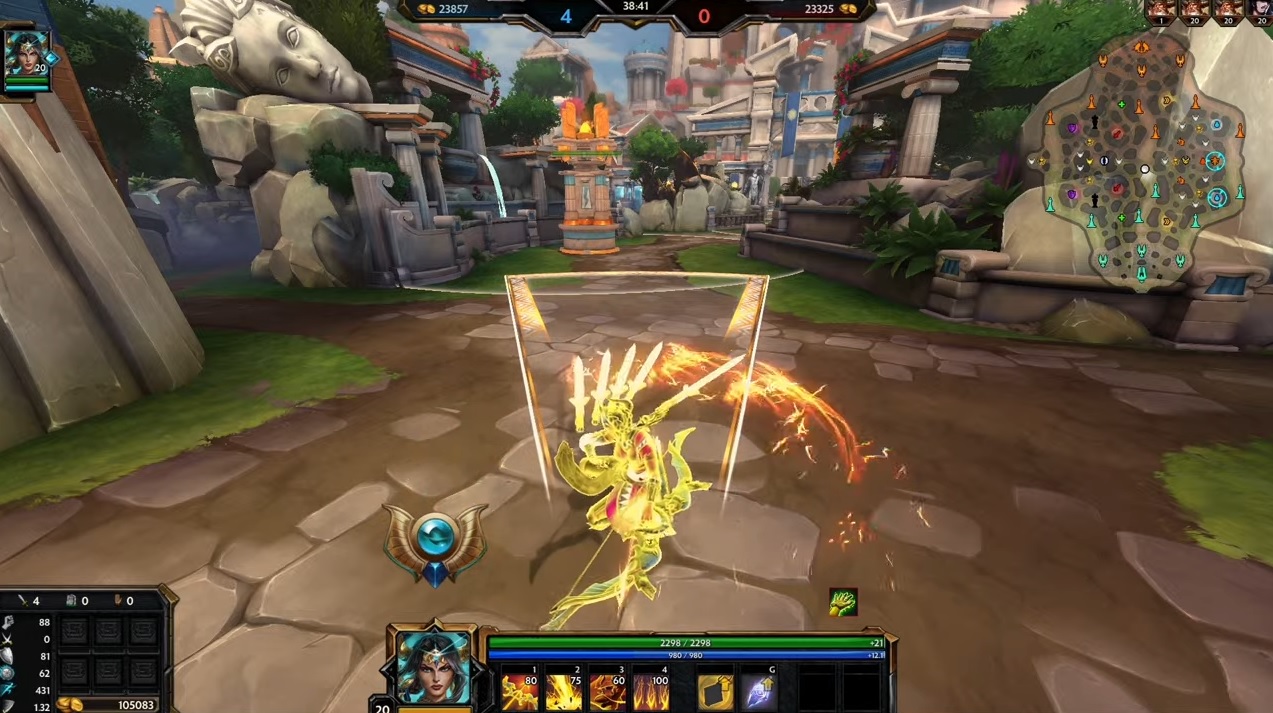Click the green fist buff icon
This screenshot has width=1273, height=713.
coord(843,602)
